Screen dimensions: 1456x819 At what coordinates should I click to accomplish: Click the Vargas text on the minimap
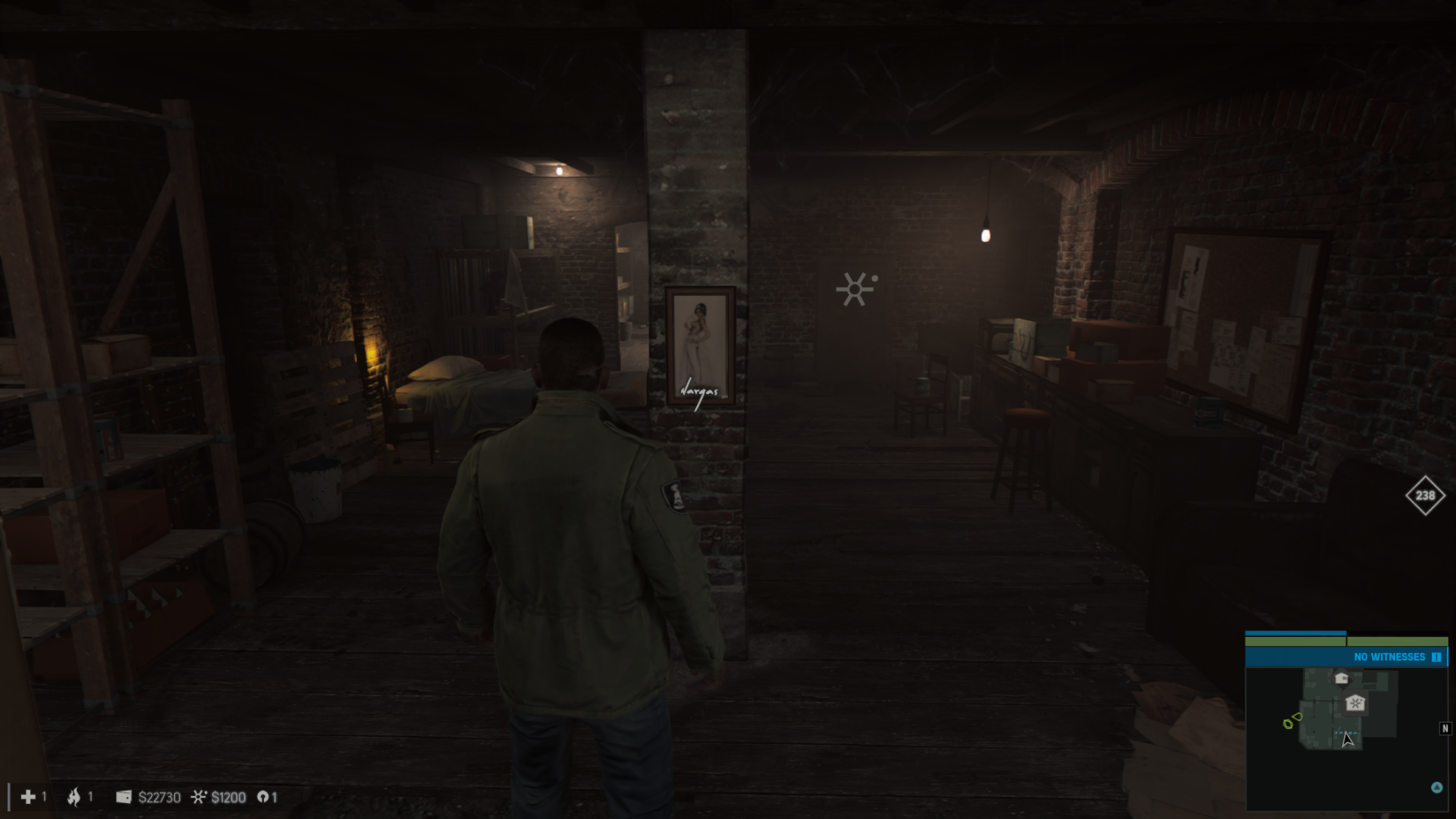(x=1348, y=732)
